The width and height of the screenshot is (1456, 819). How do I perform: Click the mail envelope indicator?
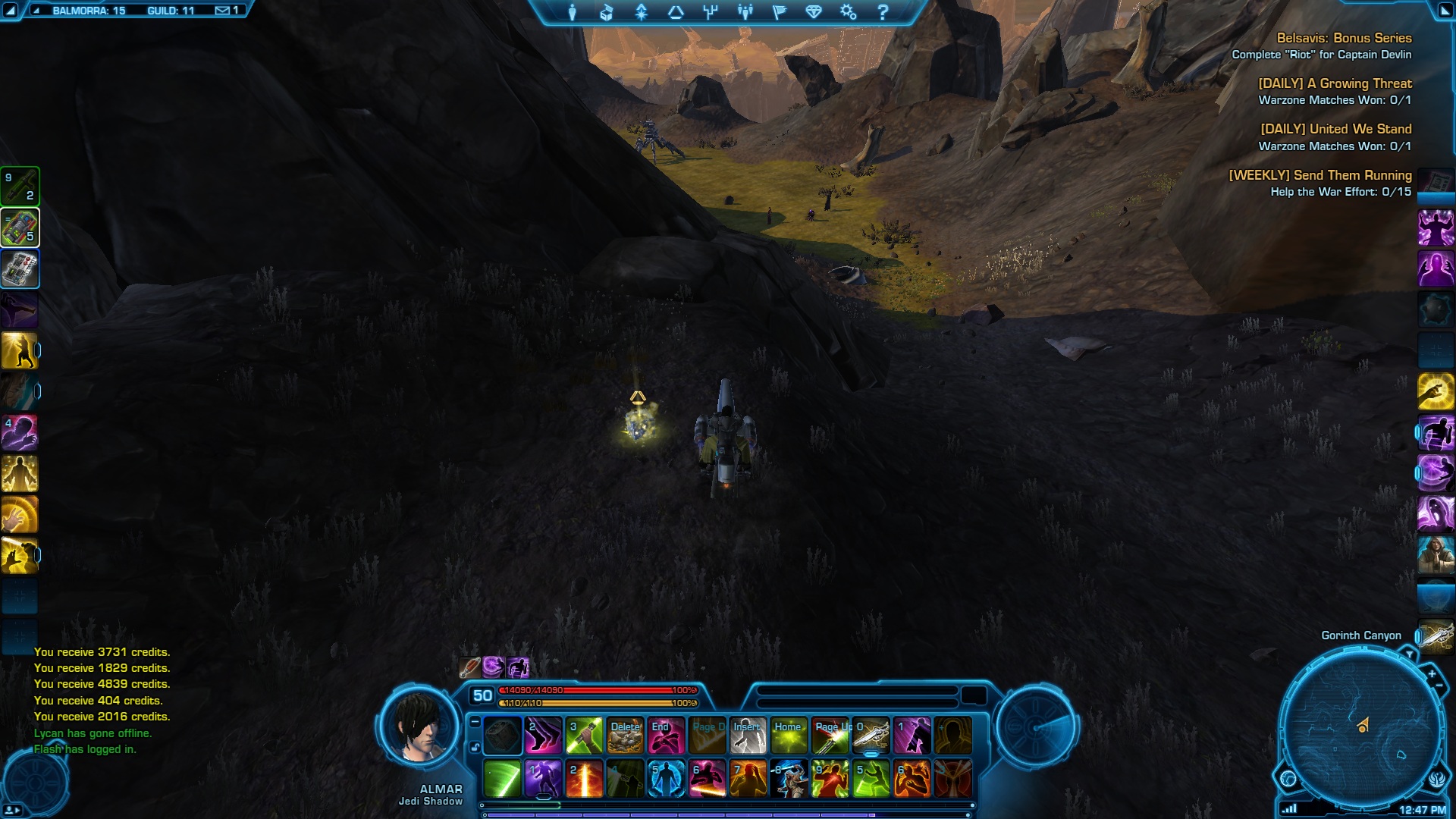pyautogui.click(x=222, y=11)
